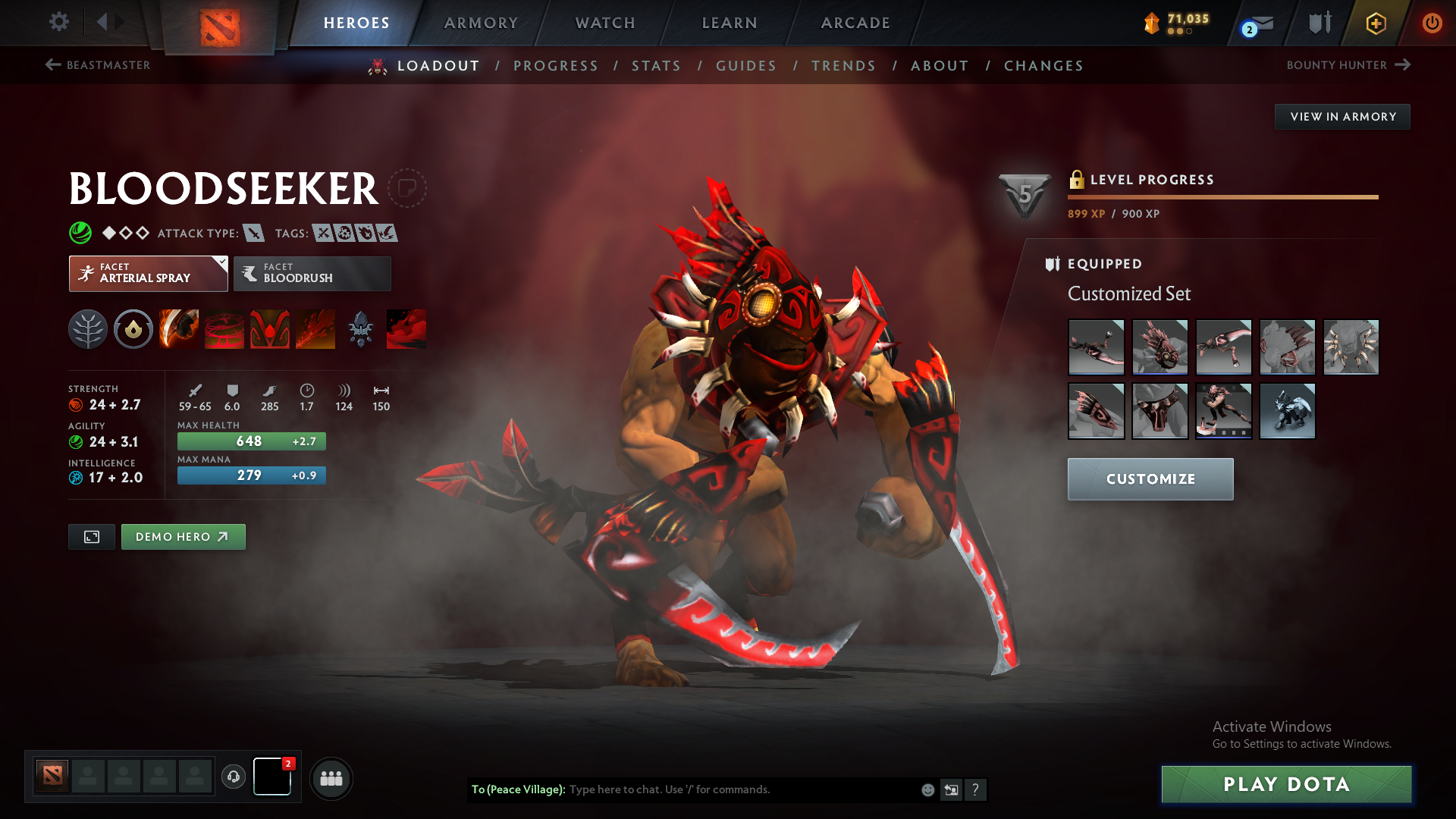Select the Bloodrage ability icon
The image size is (1456, 819).
point(179,329)
